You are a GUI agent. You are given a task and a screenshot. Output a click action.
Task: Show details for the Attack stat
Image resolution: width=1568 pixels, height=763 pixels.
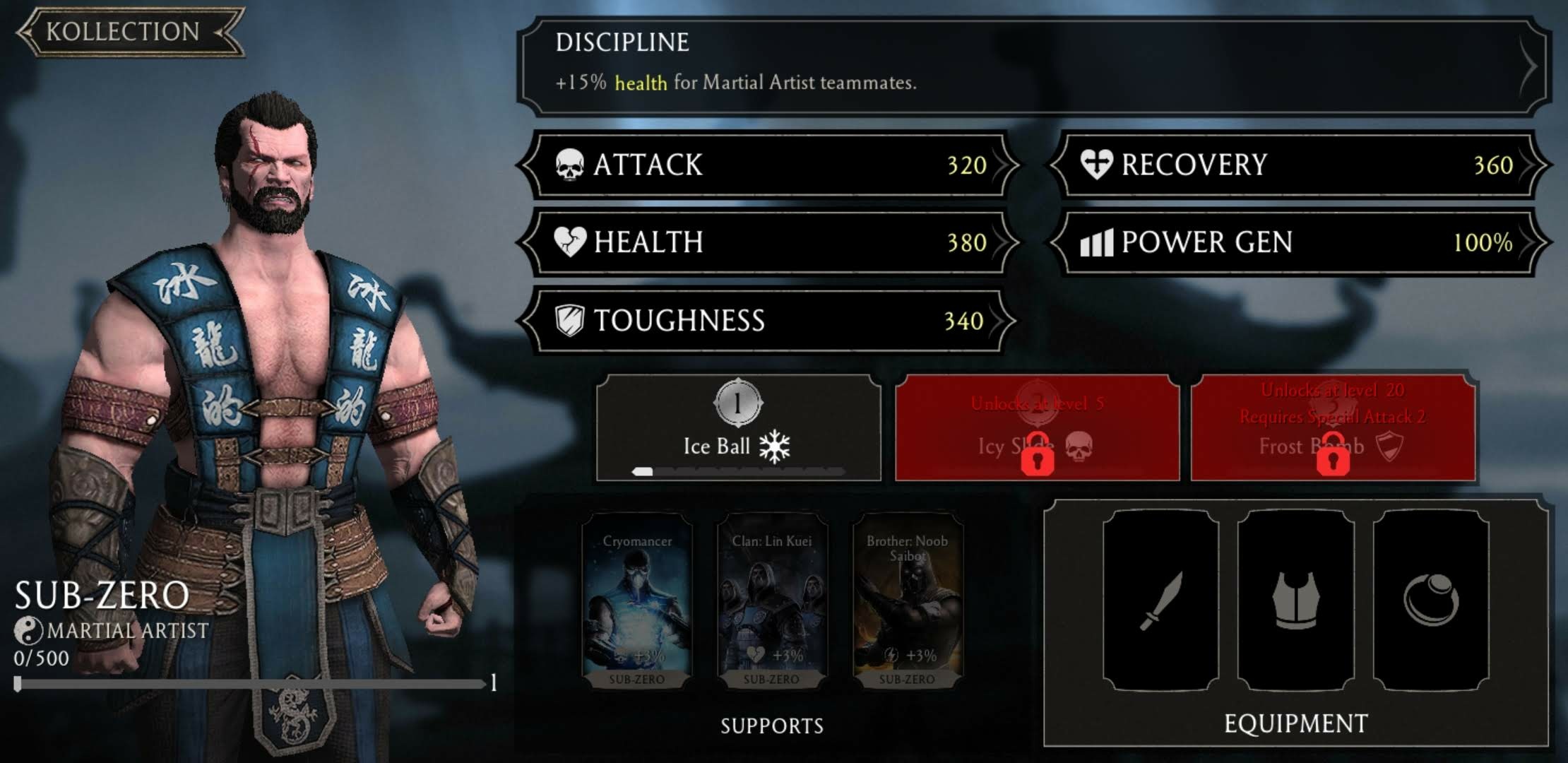click(x=768, y=165)
